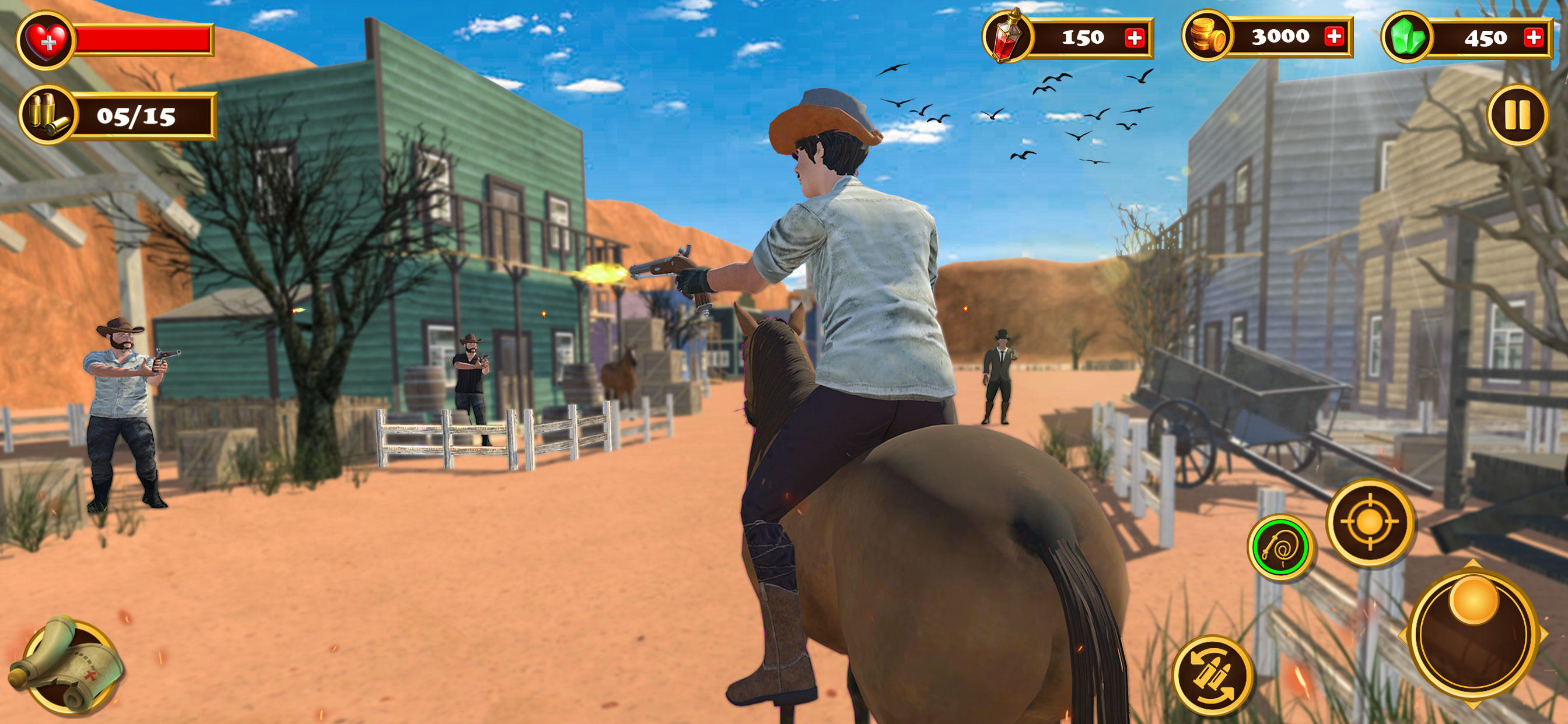This screenshot has height=724, width=1568.
Task: Click the heart health icon
Action: pyautogui.click(x=47, y=41)
